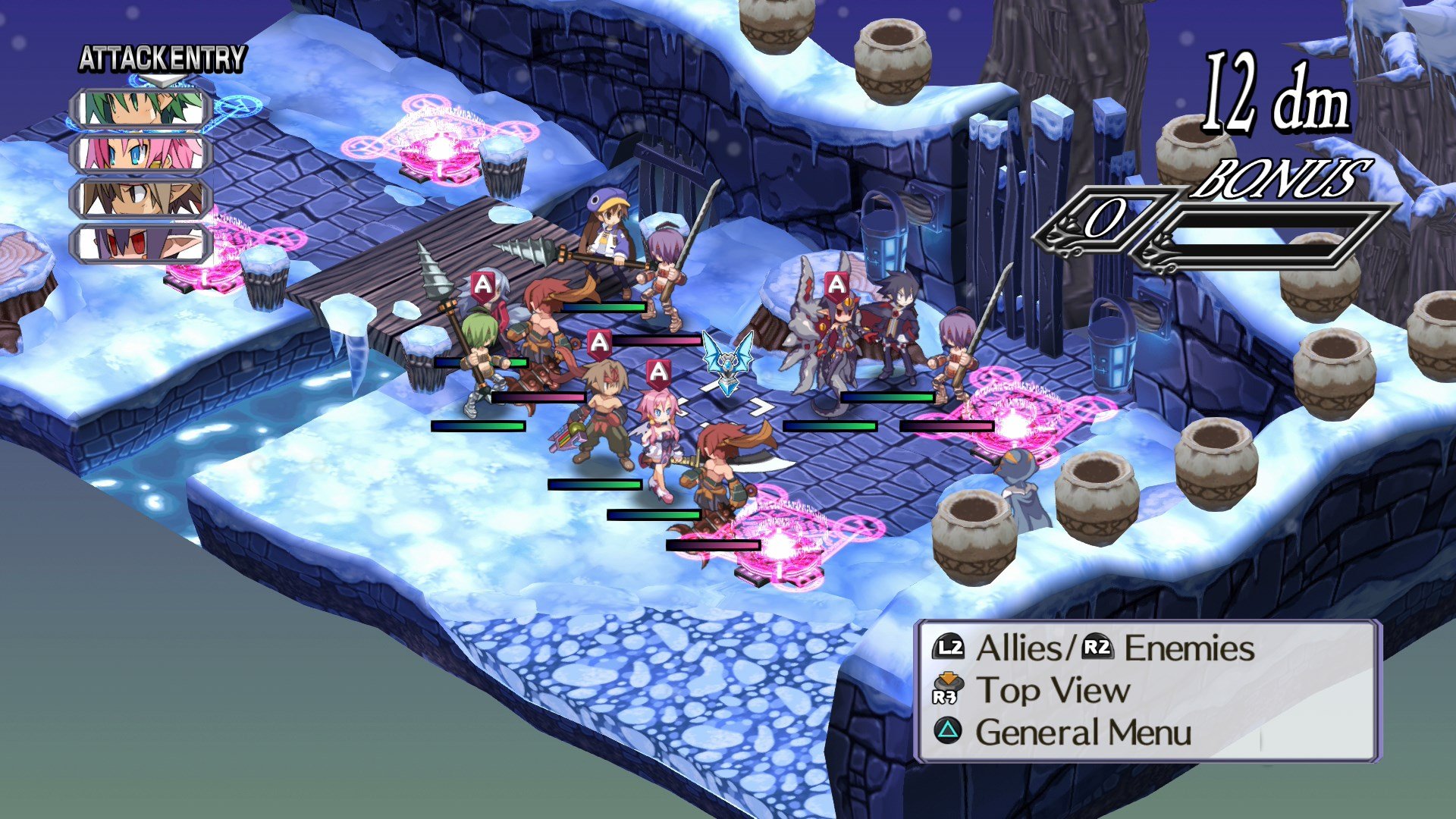Click the A marker above the dark-haired enemy

tap(836, 285)
